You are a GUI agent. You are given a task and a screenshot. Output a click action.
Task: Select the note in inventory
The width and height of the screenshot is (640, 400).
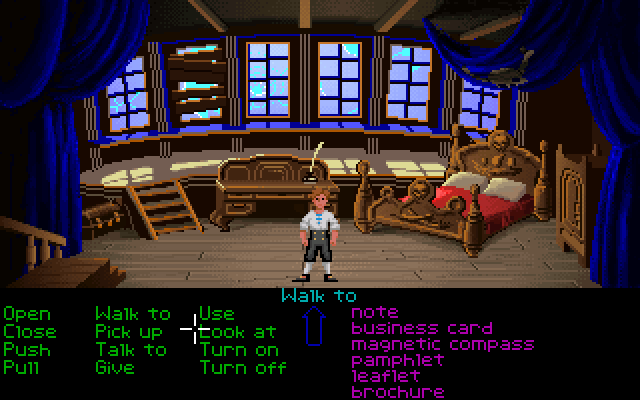click(x=374, y=312)
